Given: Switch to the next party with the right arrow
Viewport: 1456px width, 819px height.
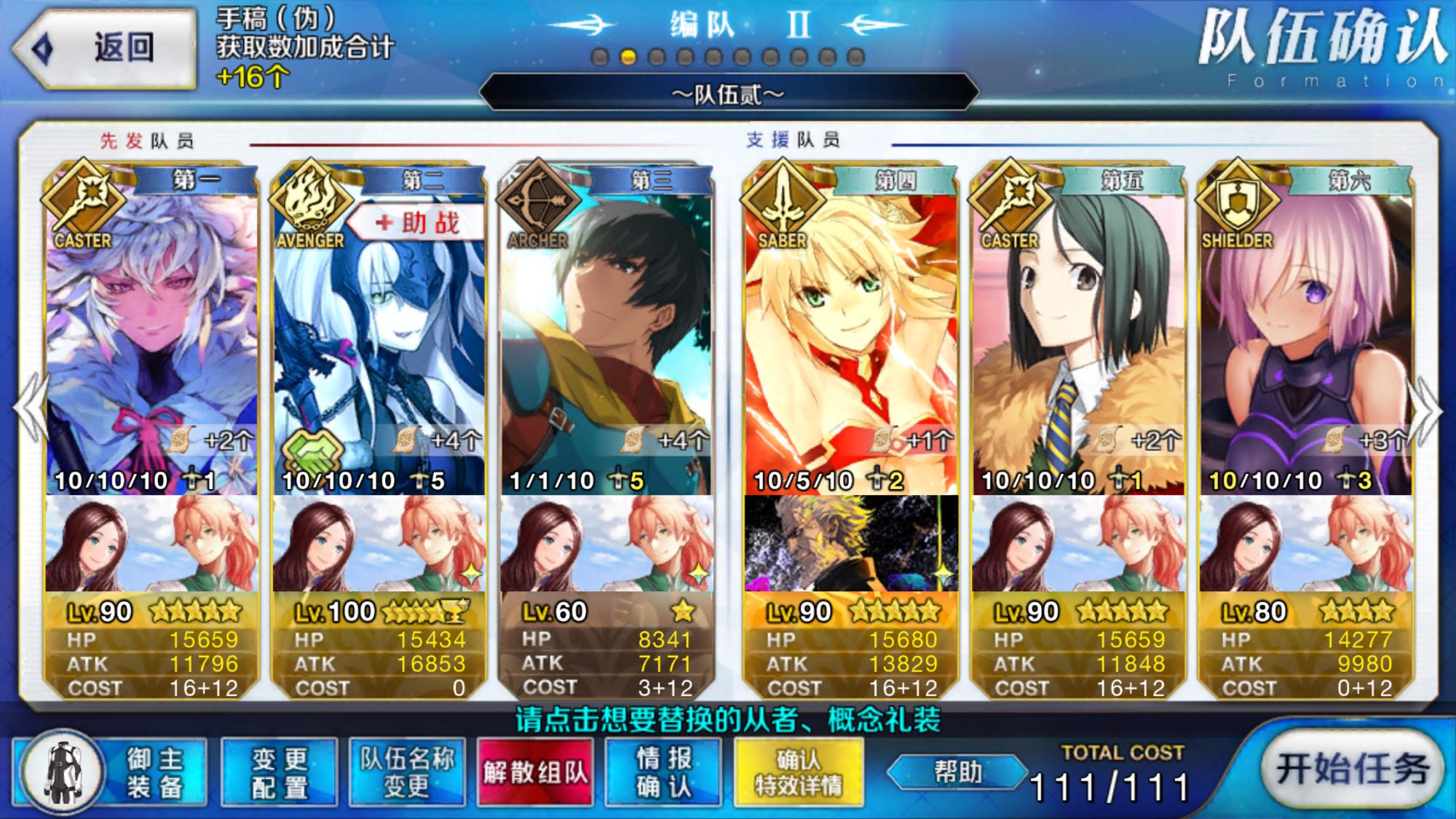Looking at the screenshot, I should click(1427, 411).
